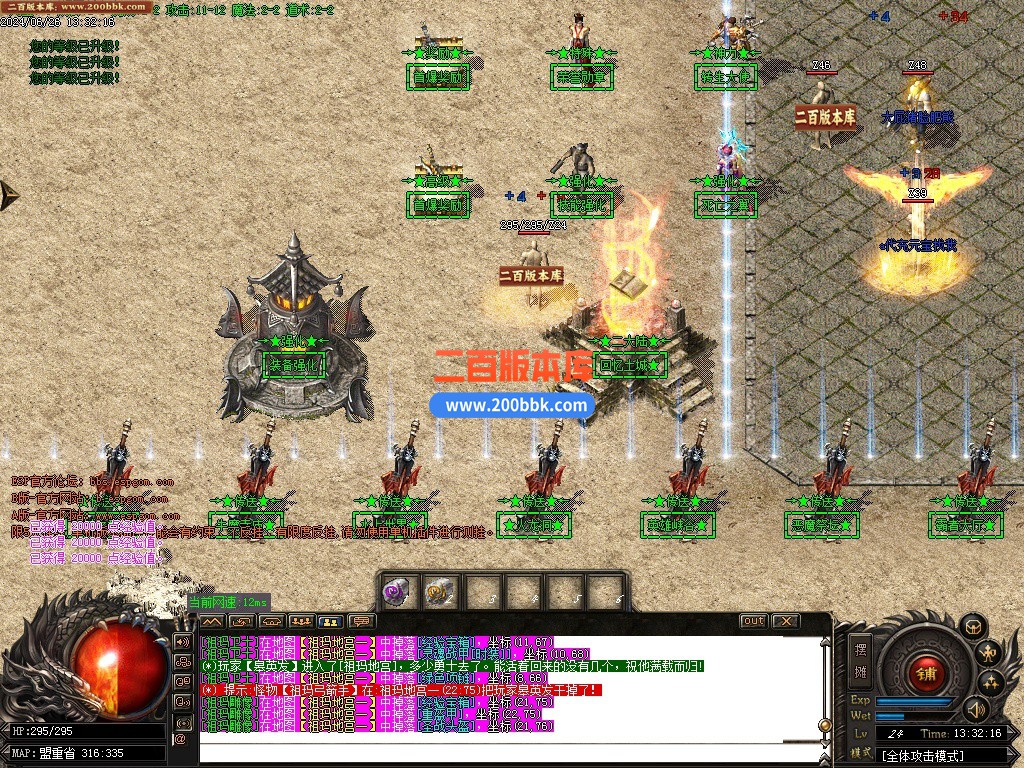Close the chat panel with the X button
Screen dimensions: 1024x768
[785, 621]
